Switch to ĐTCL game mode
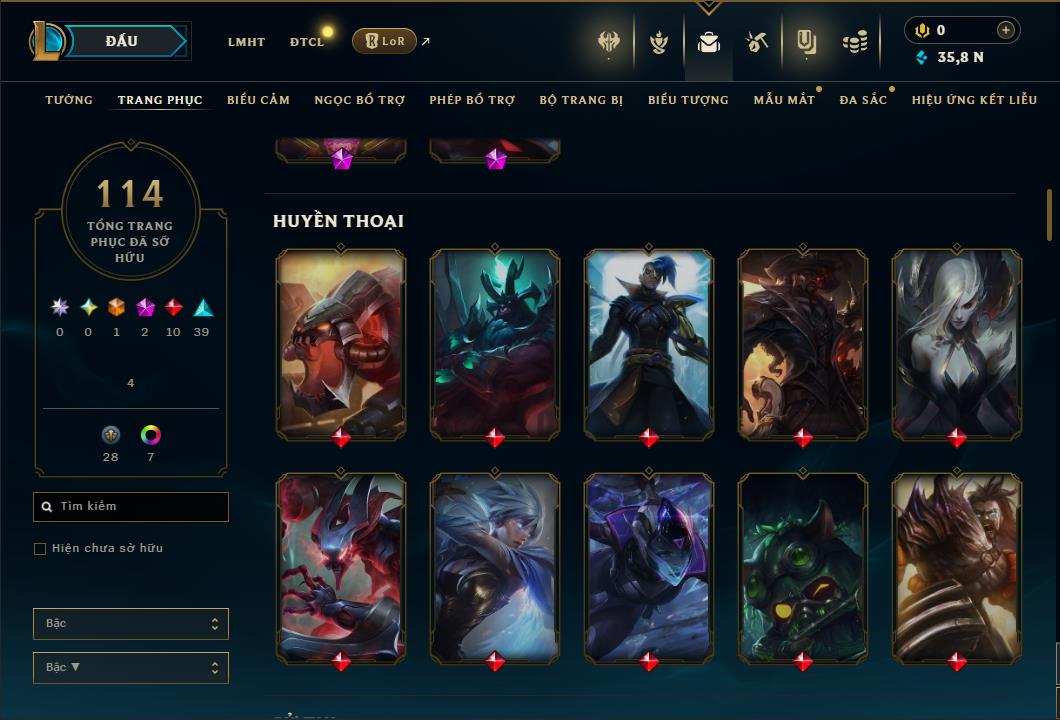The height and width of the screenshot is (720, 1060). [307, 42]
